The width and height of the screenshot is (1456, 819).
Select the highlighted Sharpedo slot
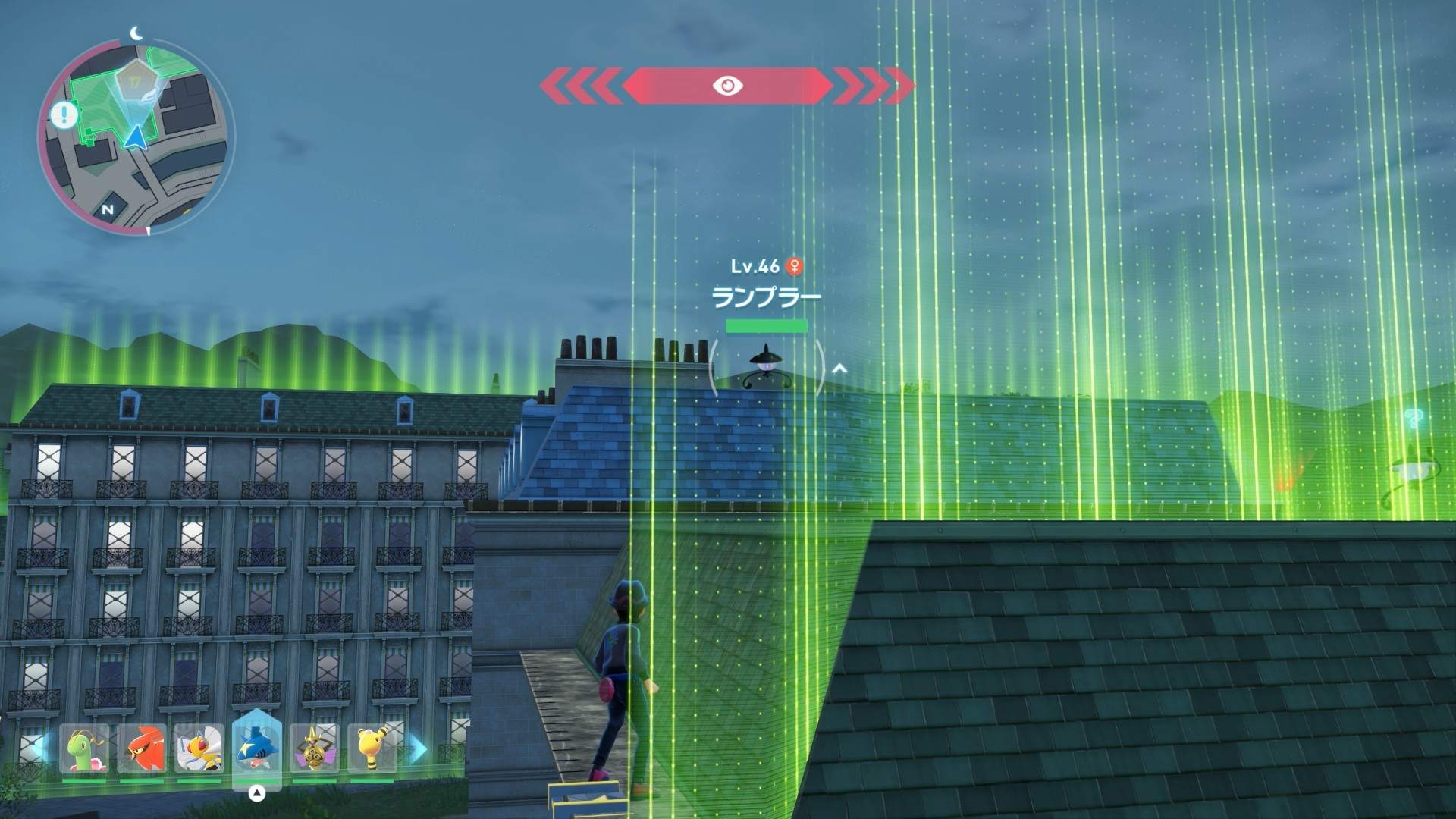256,747
